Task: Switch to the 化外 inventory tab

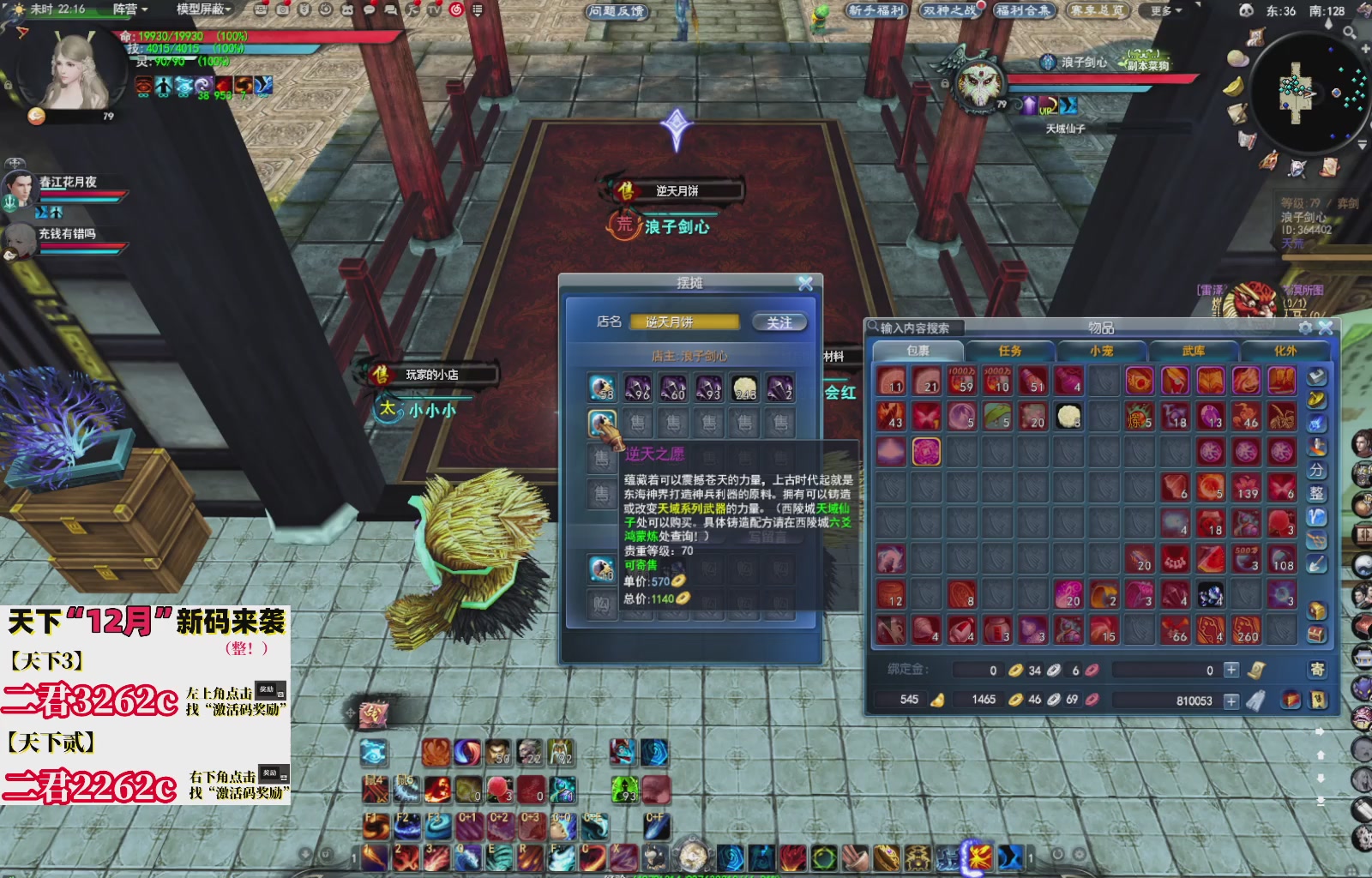Action: coord(1285,351)
